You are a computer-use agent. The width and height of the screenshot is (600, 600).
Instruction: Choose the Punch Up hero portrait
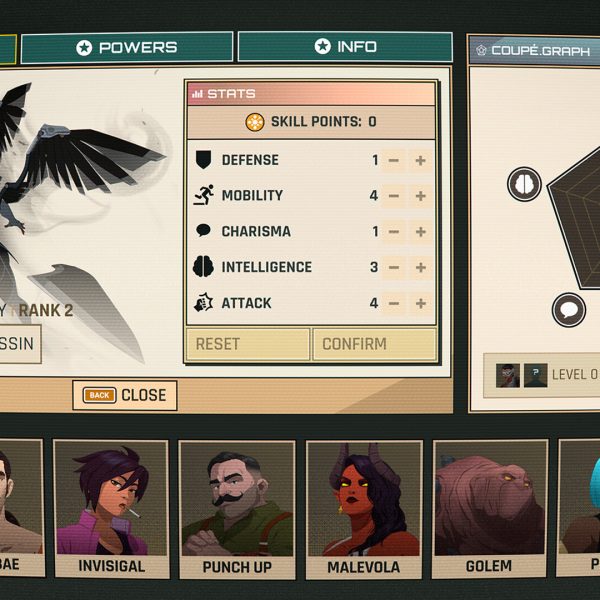coord(236,508)
